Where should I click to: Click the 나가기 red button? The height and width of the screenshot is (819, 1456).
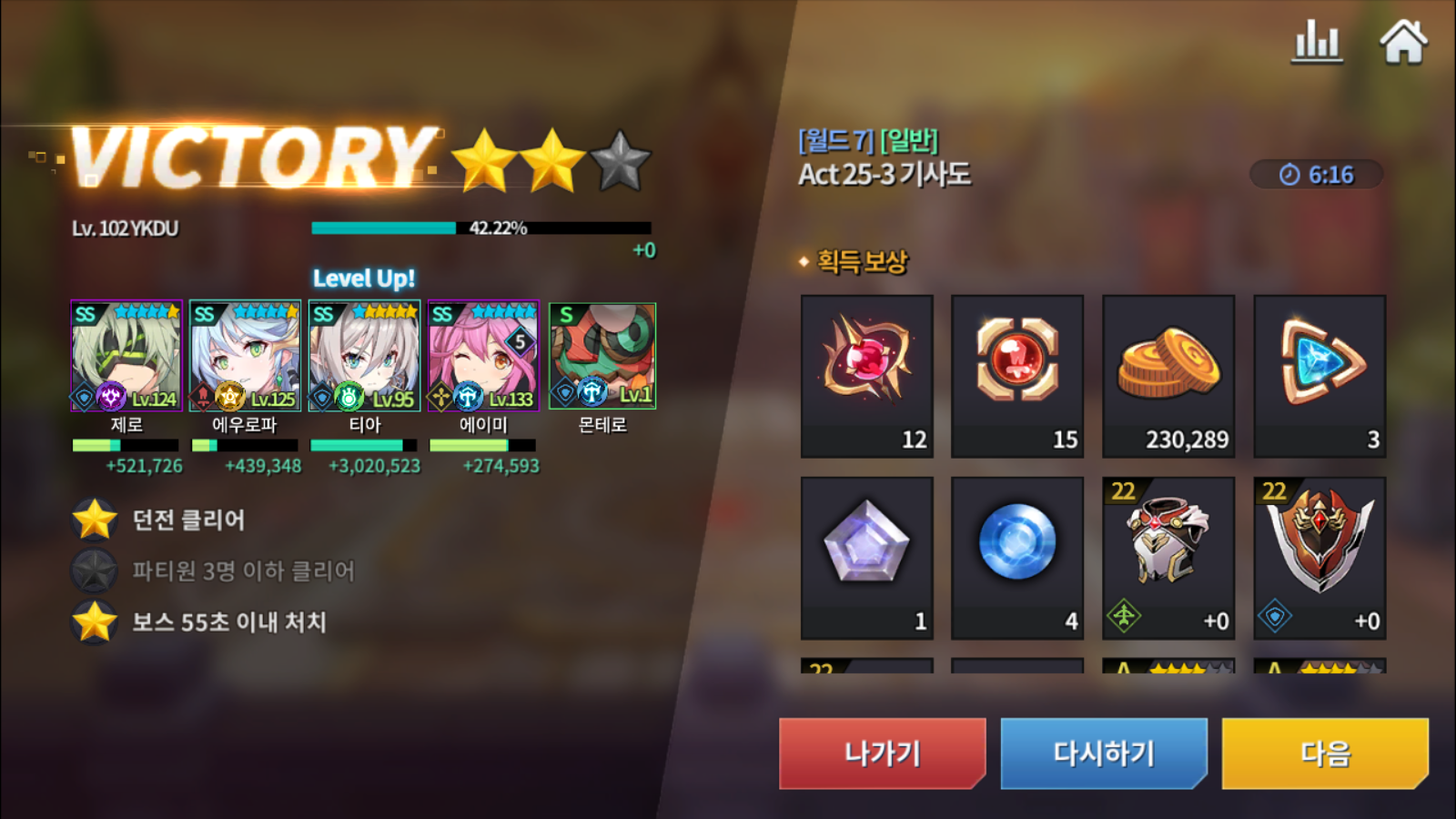tap(881, 753)
